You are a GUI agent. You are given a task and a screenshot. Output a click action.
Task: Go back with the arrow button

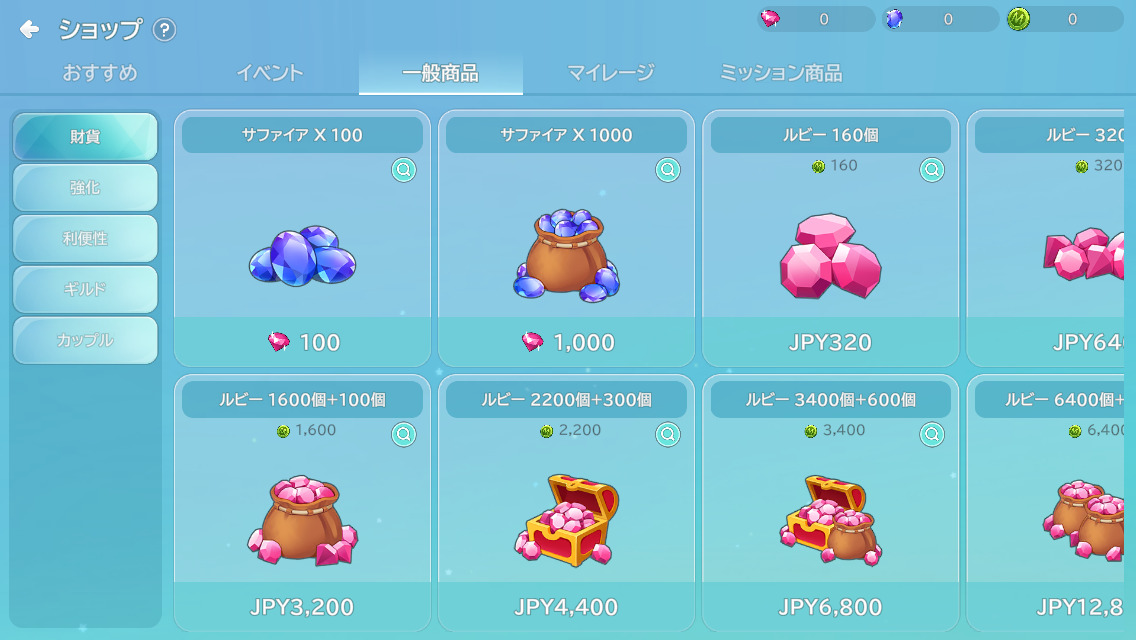29,30
